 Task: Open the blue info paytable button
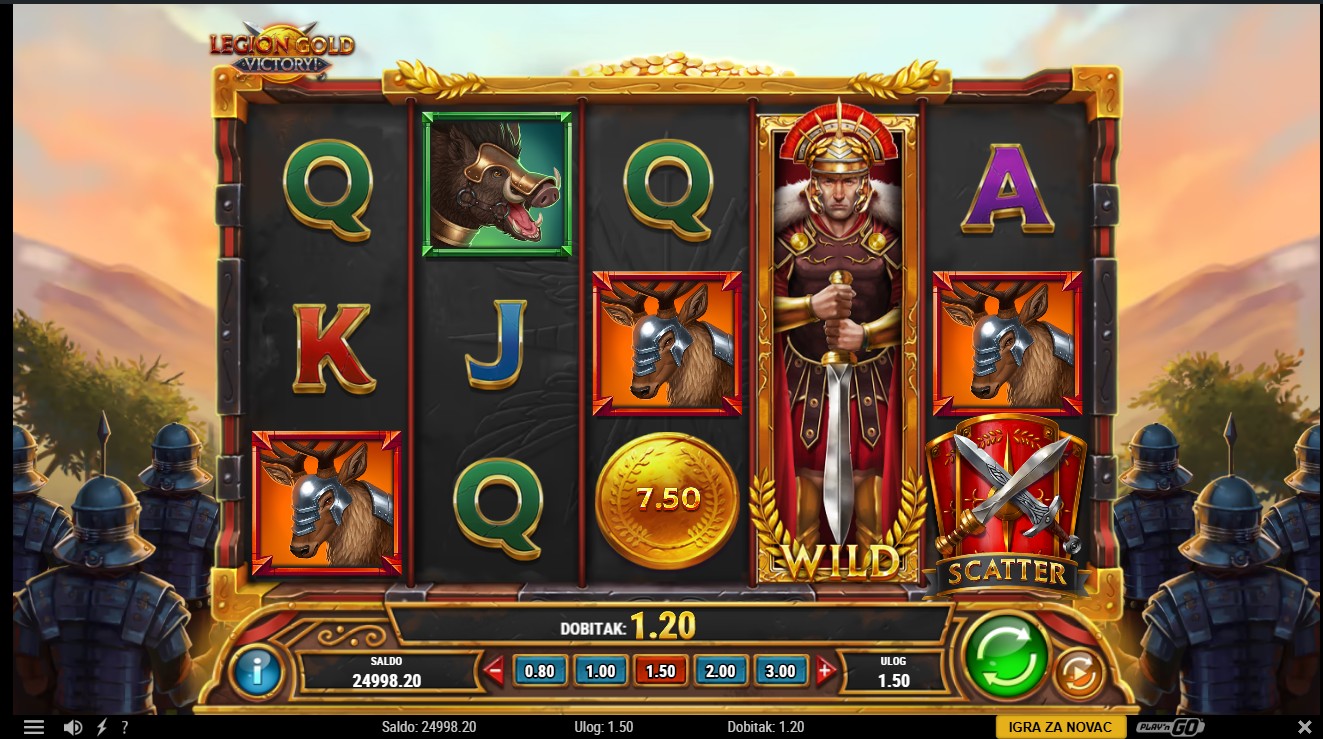[256, 671]
